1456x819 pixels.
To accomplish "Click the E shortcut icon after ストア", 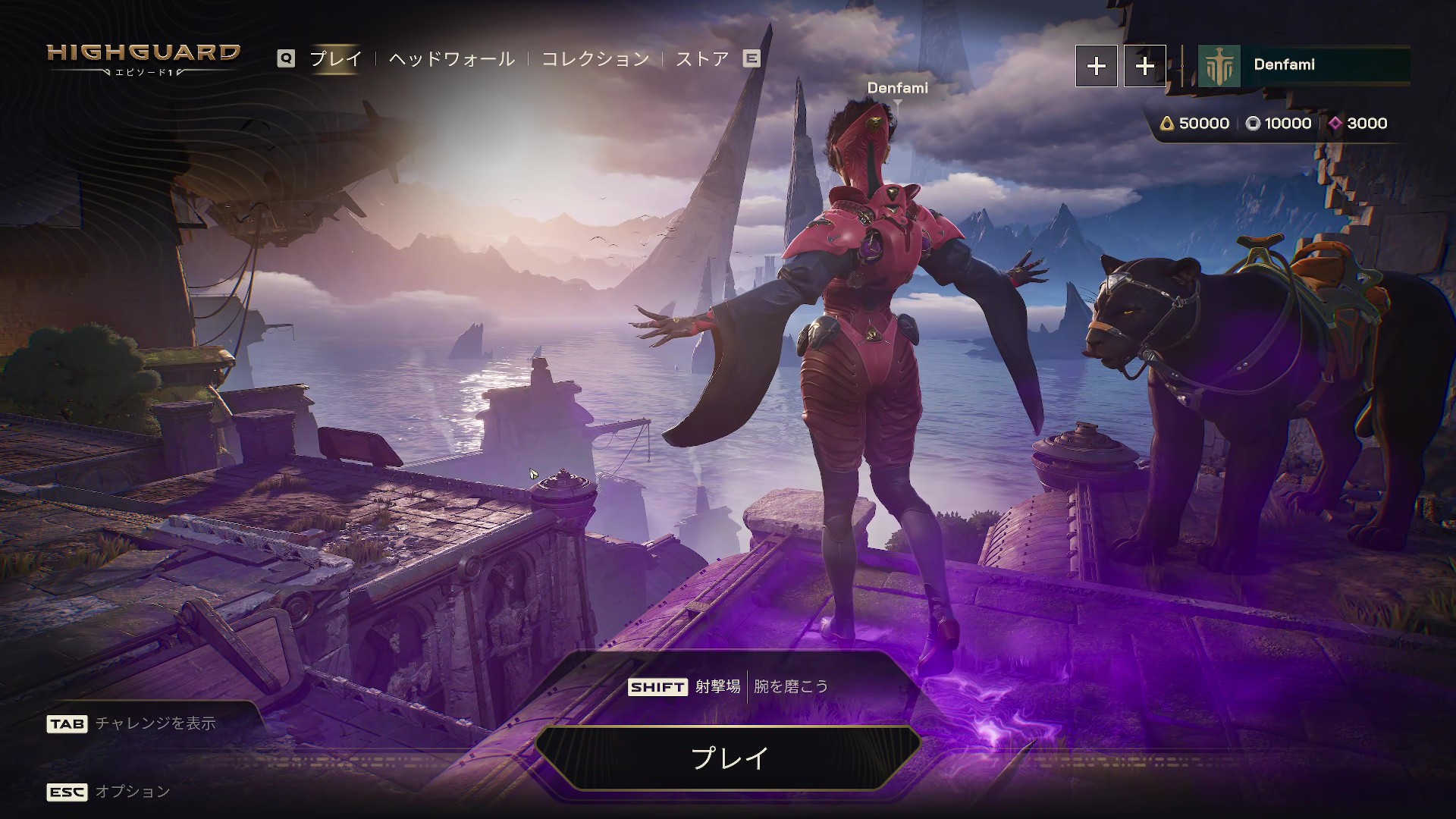I will click(x=751, y=58).
